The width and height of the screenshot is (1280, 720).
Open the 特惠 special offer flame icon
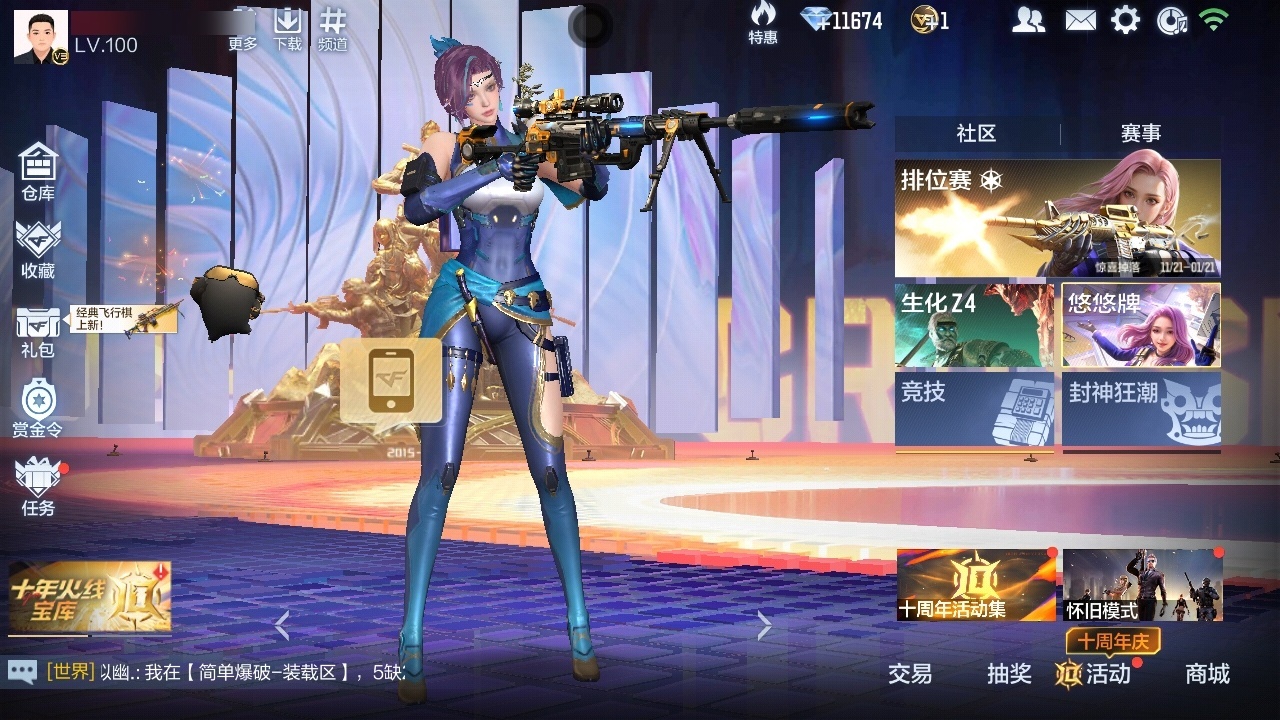(762, 23)
